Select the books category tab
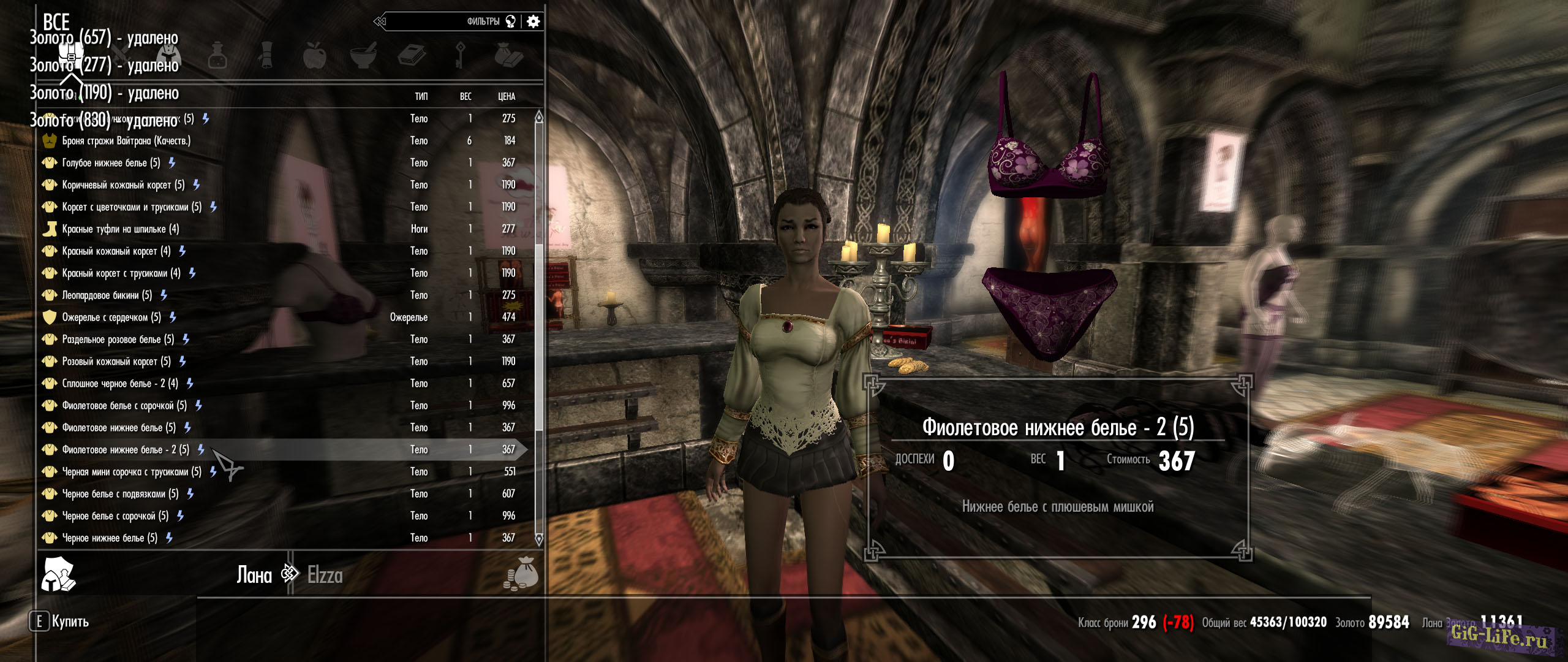This screenshot has height=662, width=1568. pyautogui.click(x=412, y=55)
